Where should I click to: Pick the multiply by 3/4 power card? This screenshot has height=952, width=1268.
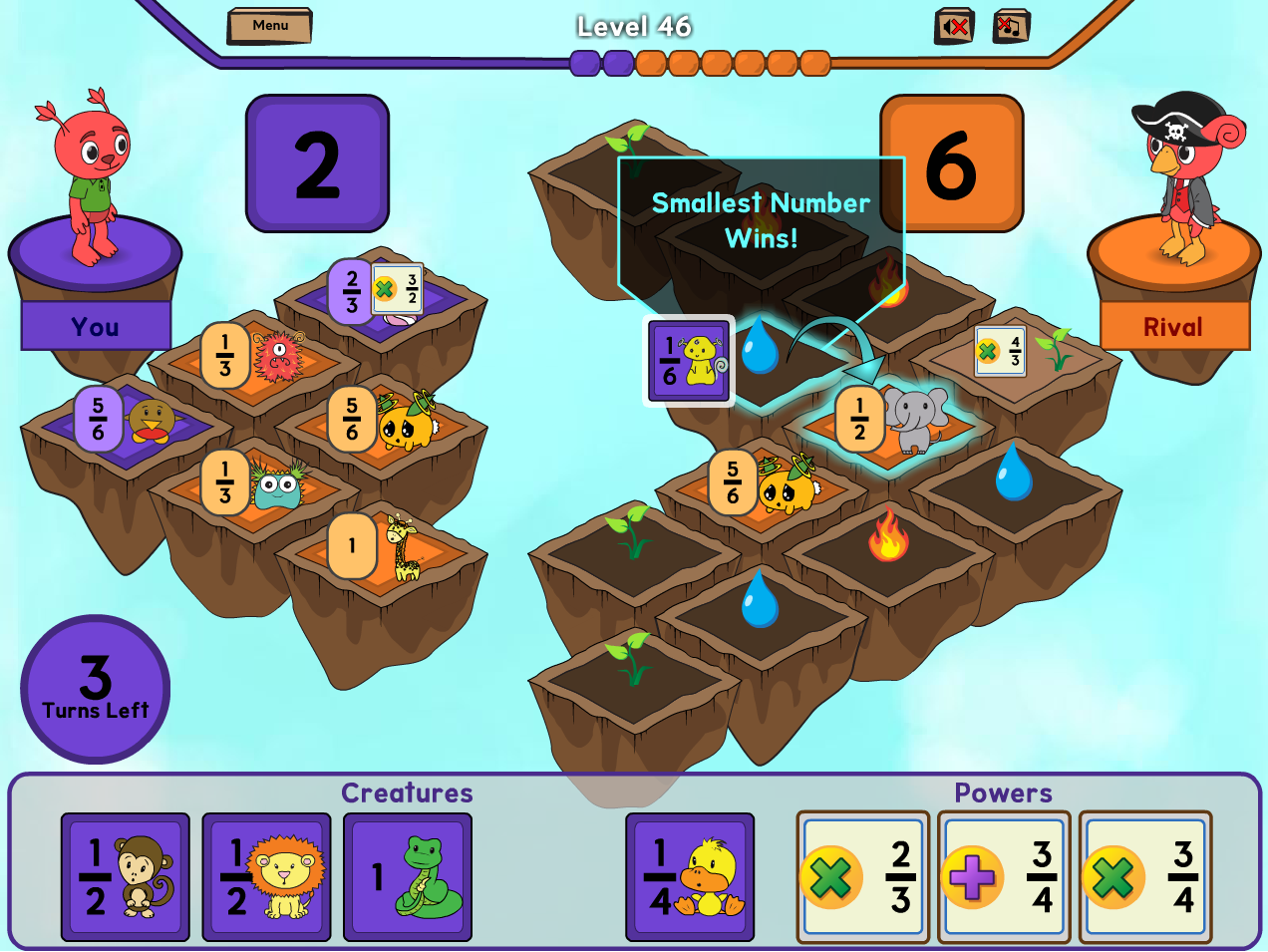click(1146, 877)
